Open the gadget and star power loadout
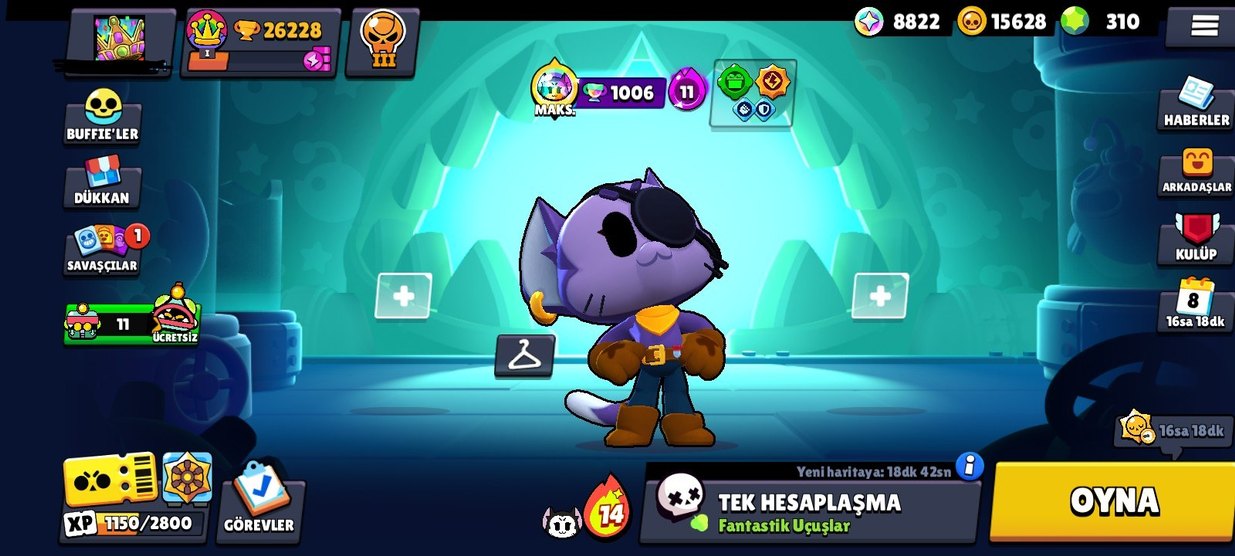Viewport: 1235px width, 556px height. pos(754,93)
